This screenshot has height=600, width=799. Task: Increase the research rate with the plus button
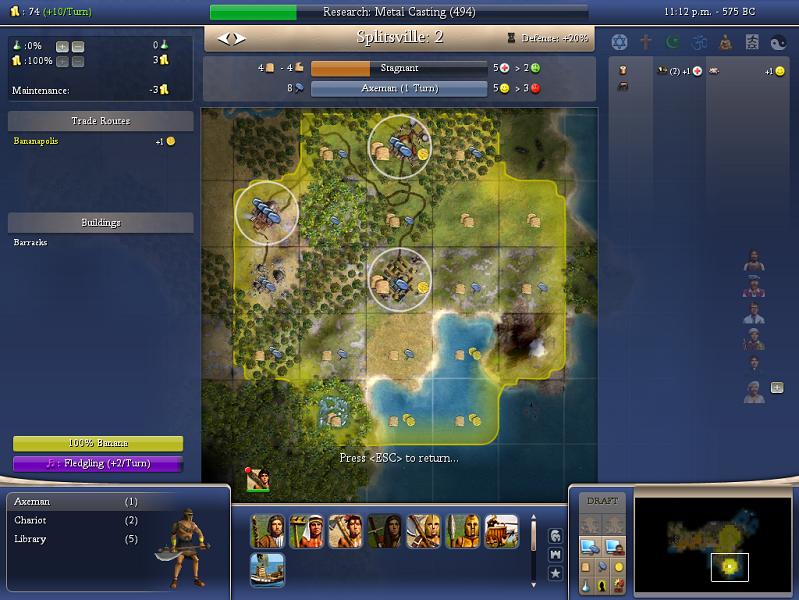coord(62,46)
